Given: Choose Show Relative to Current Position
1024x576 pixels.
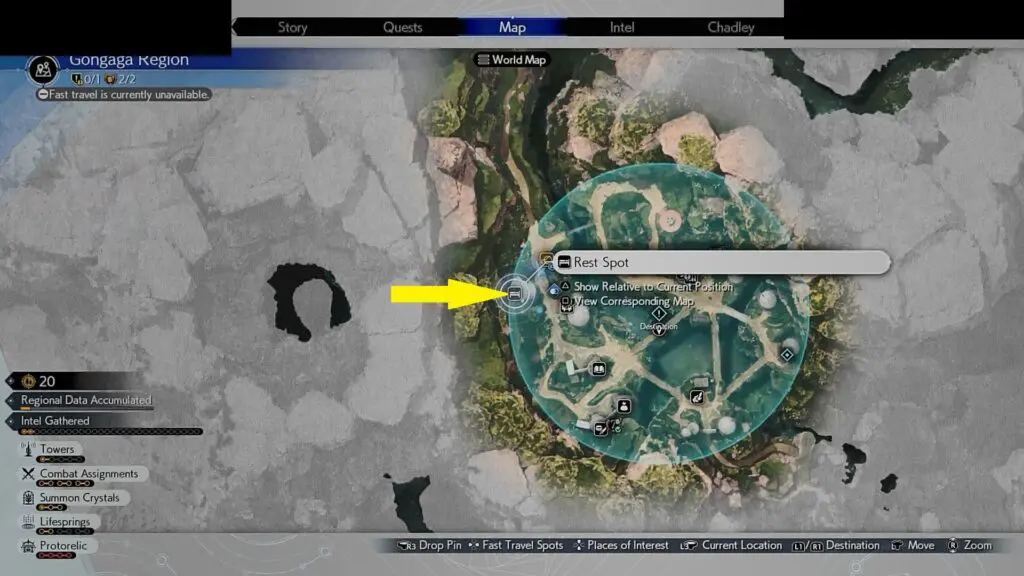Looking at the screenshot, I should tap(652, 287).
